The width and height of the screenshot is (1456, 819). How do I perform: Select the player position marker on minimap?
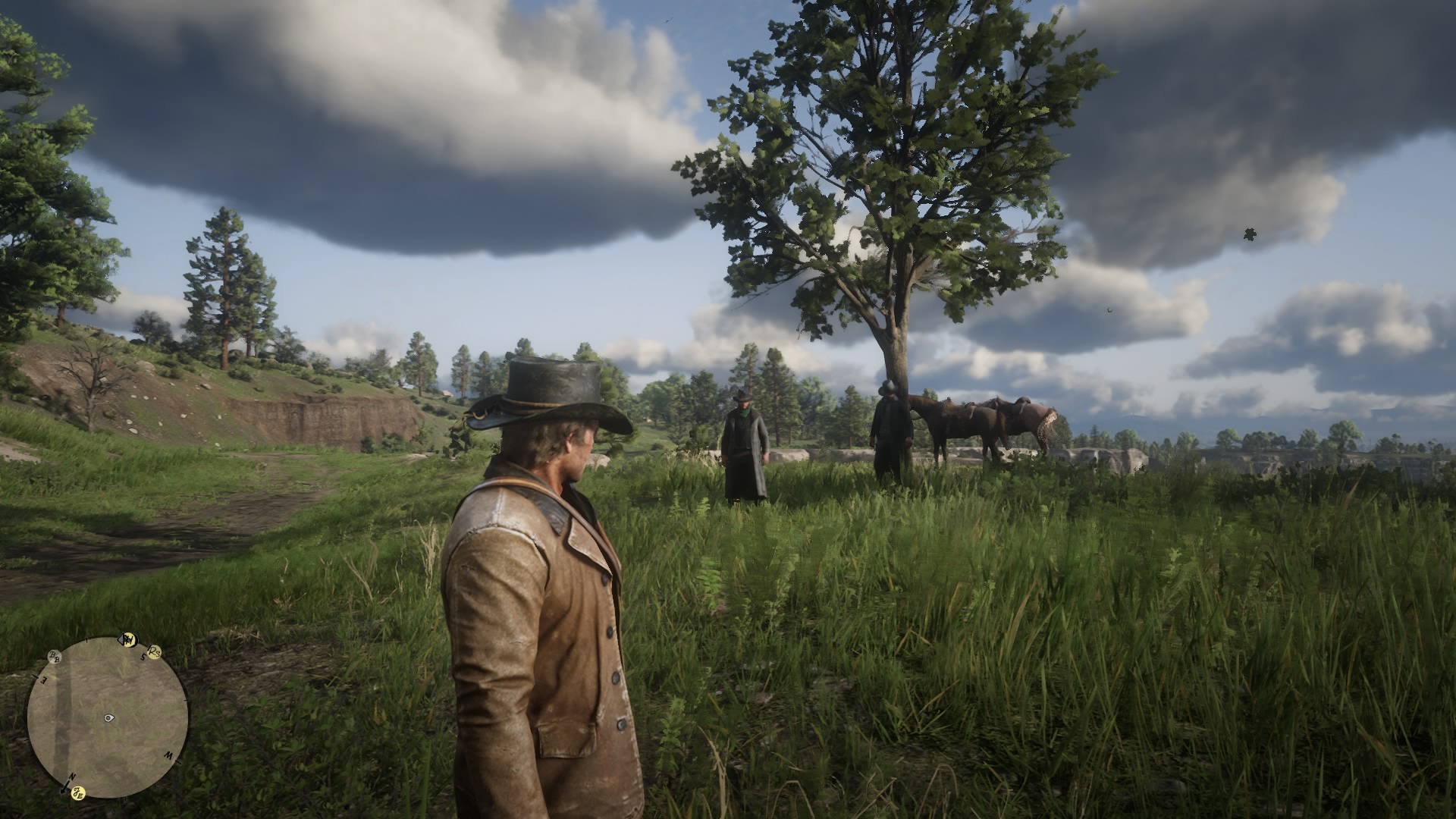coord(109,717)
